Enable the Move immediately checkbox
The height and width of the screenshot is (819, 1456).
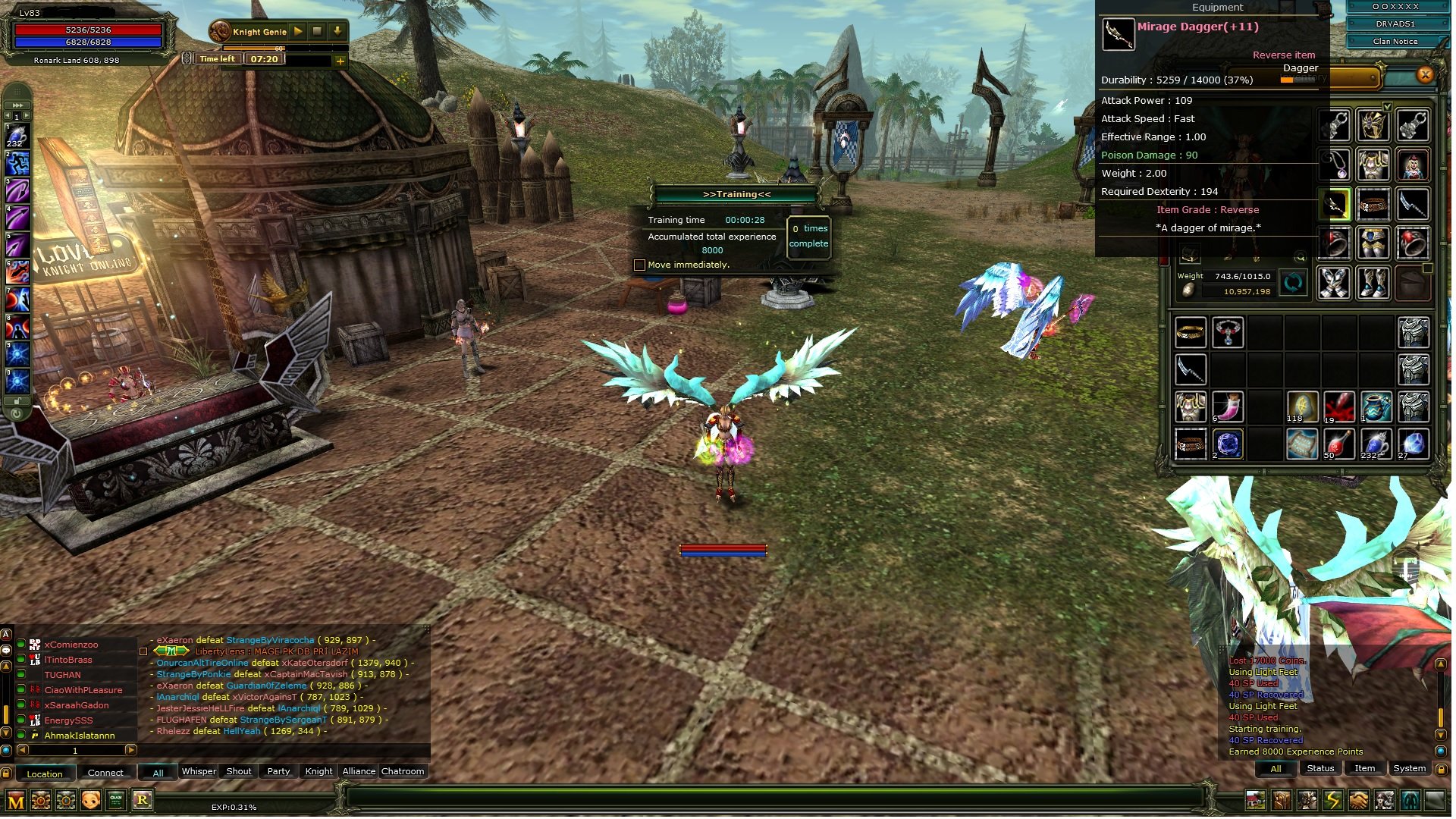click(639, 265)
